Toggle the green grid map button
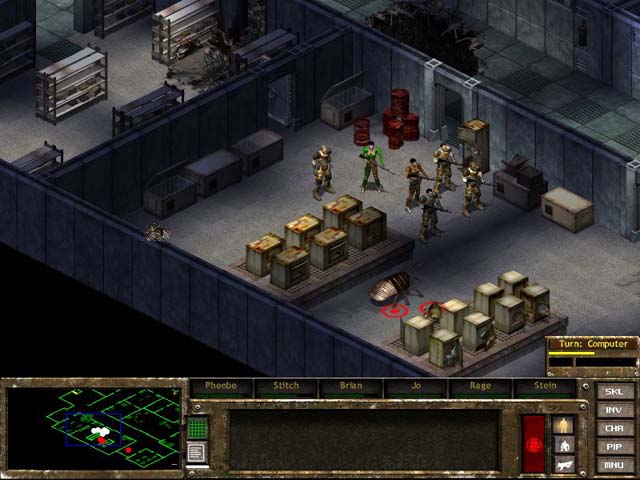 (x=197, y=429)
